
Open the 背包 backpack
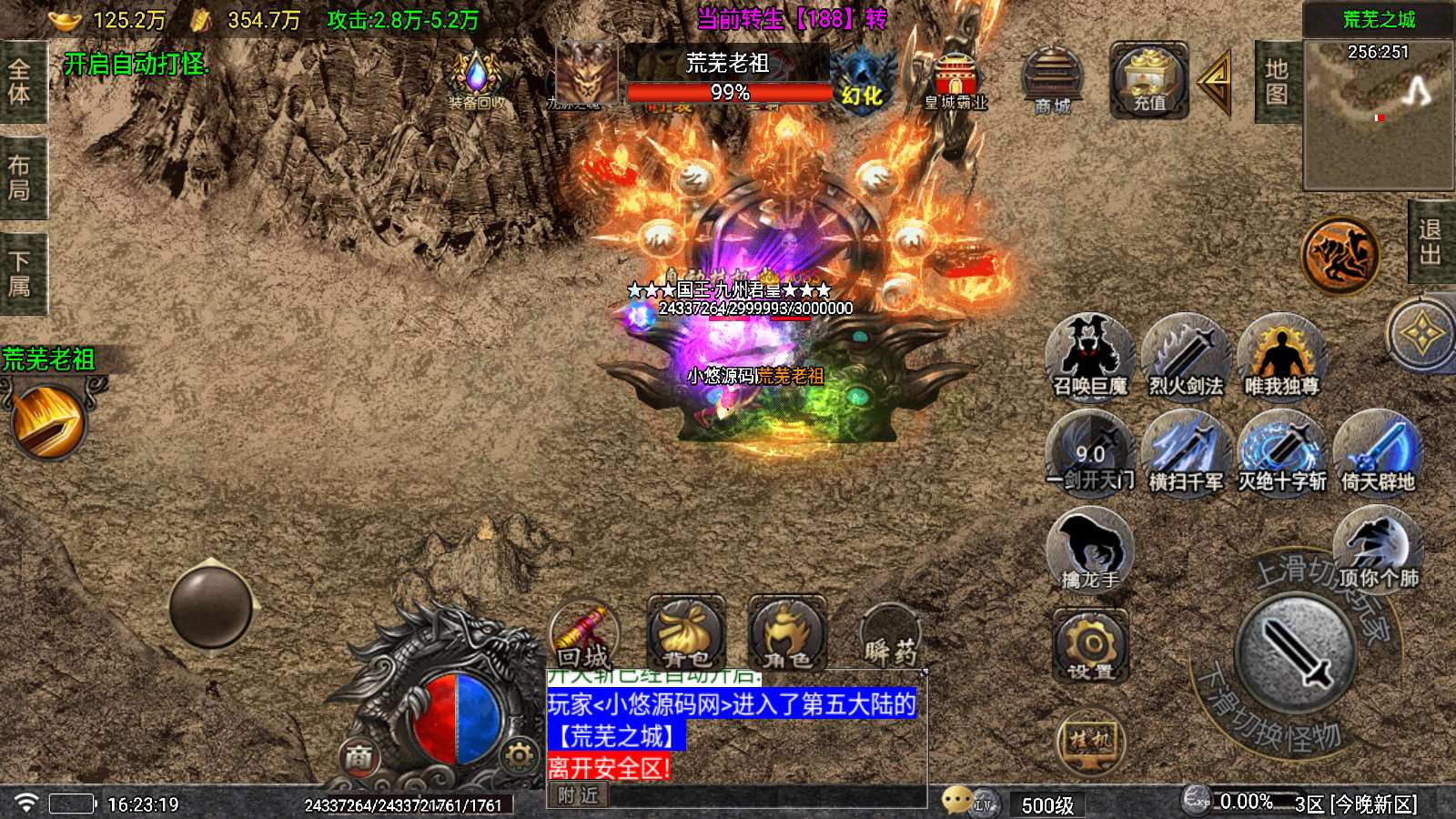[686, 633]
